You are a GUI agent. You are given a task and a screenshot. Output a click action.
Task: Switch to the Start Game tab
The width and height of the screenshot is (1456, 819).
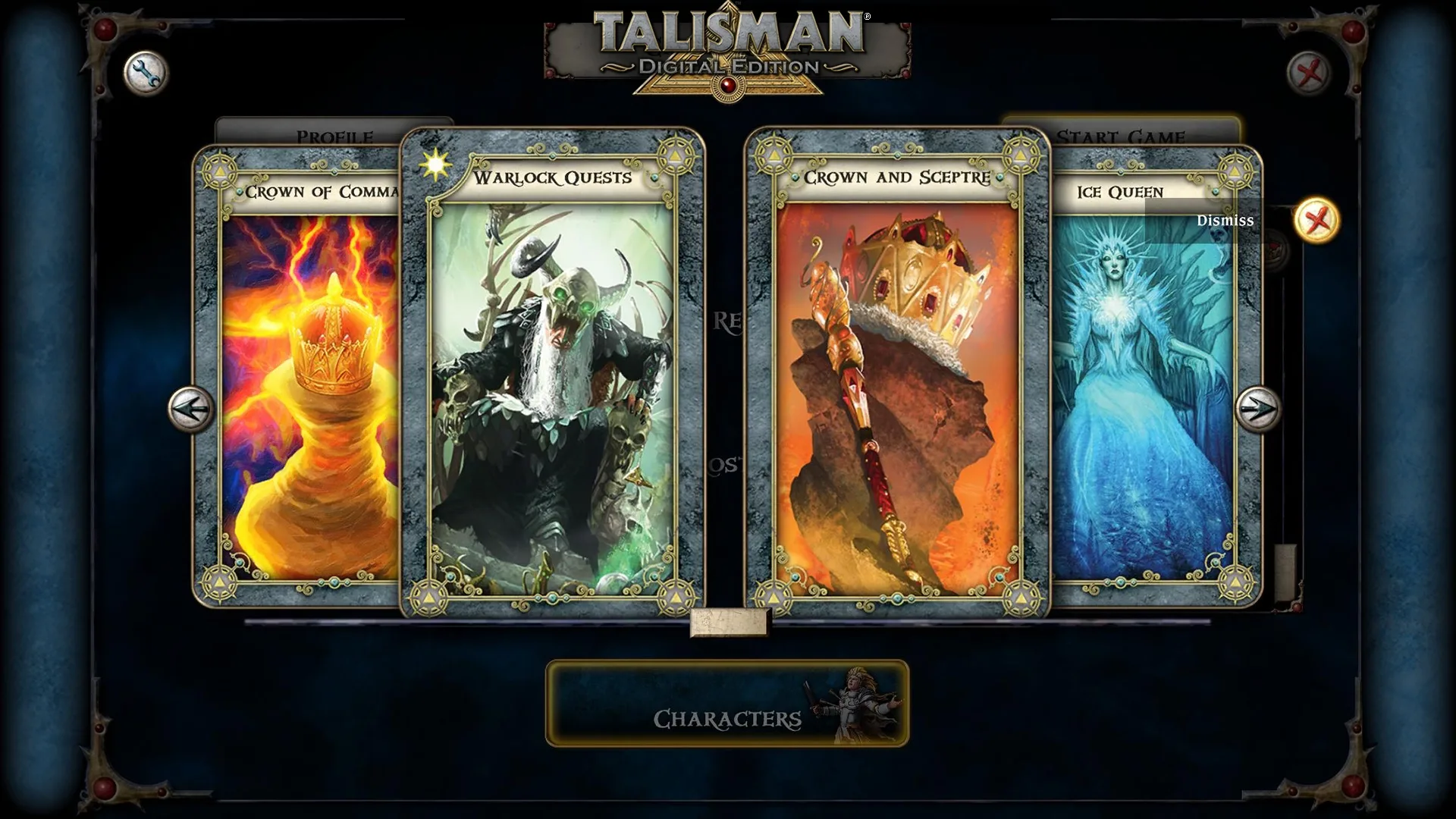point(1122,134)
